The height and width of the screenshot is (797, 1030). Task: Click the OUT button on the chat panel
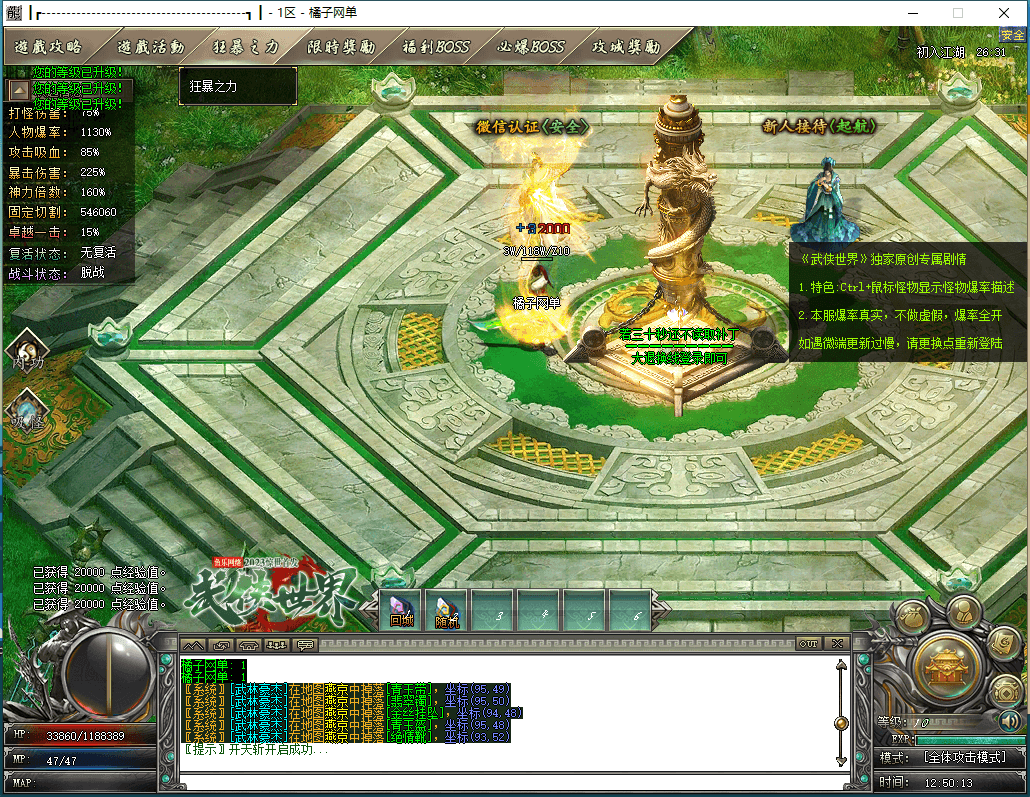[808, 643]
